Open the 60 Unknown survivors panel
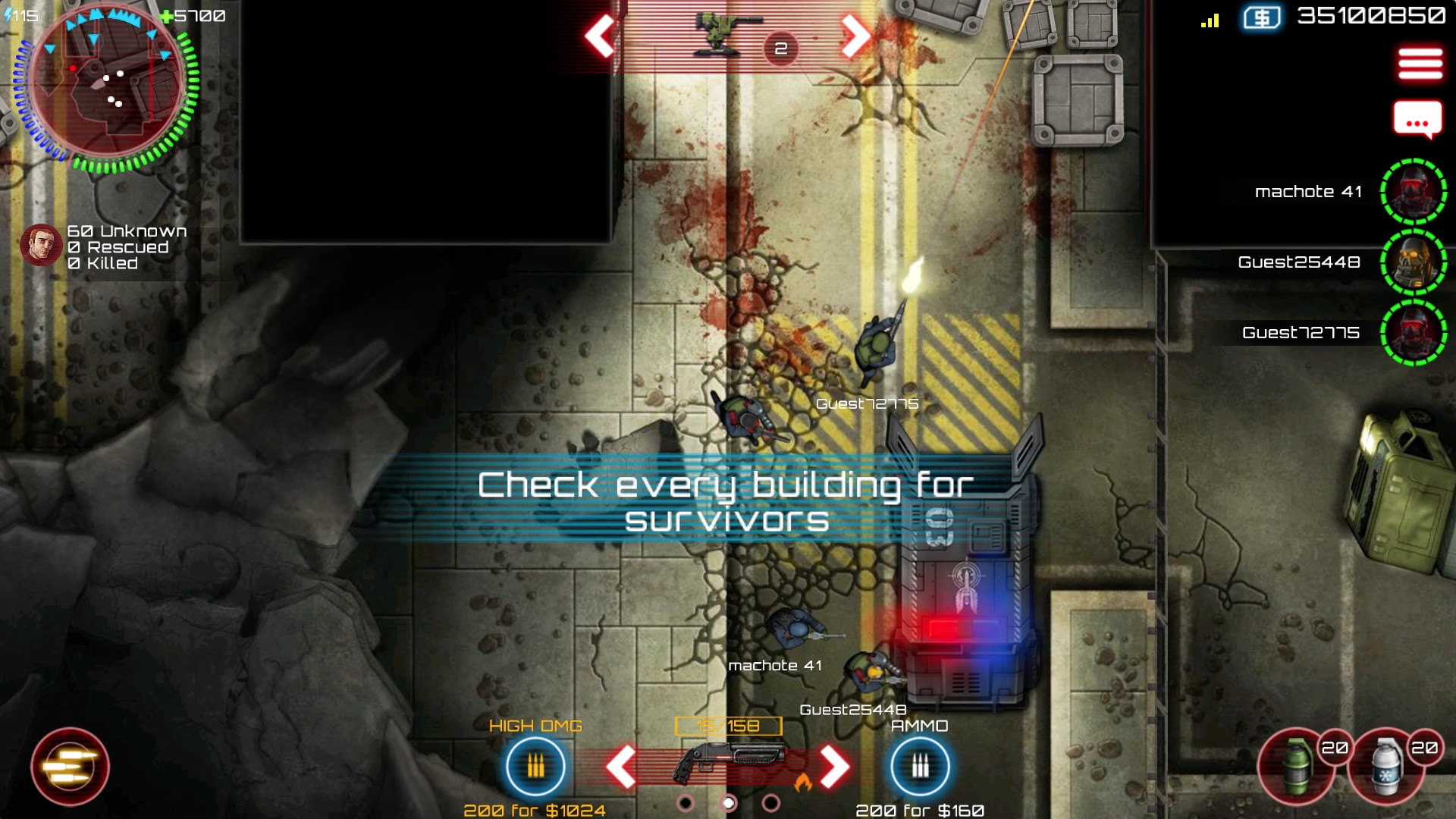1456x819 pixels. coord(114,246)
